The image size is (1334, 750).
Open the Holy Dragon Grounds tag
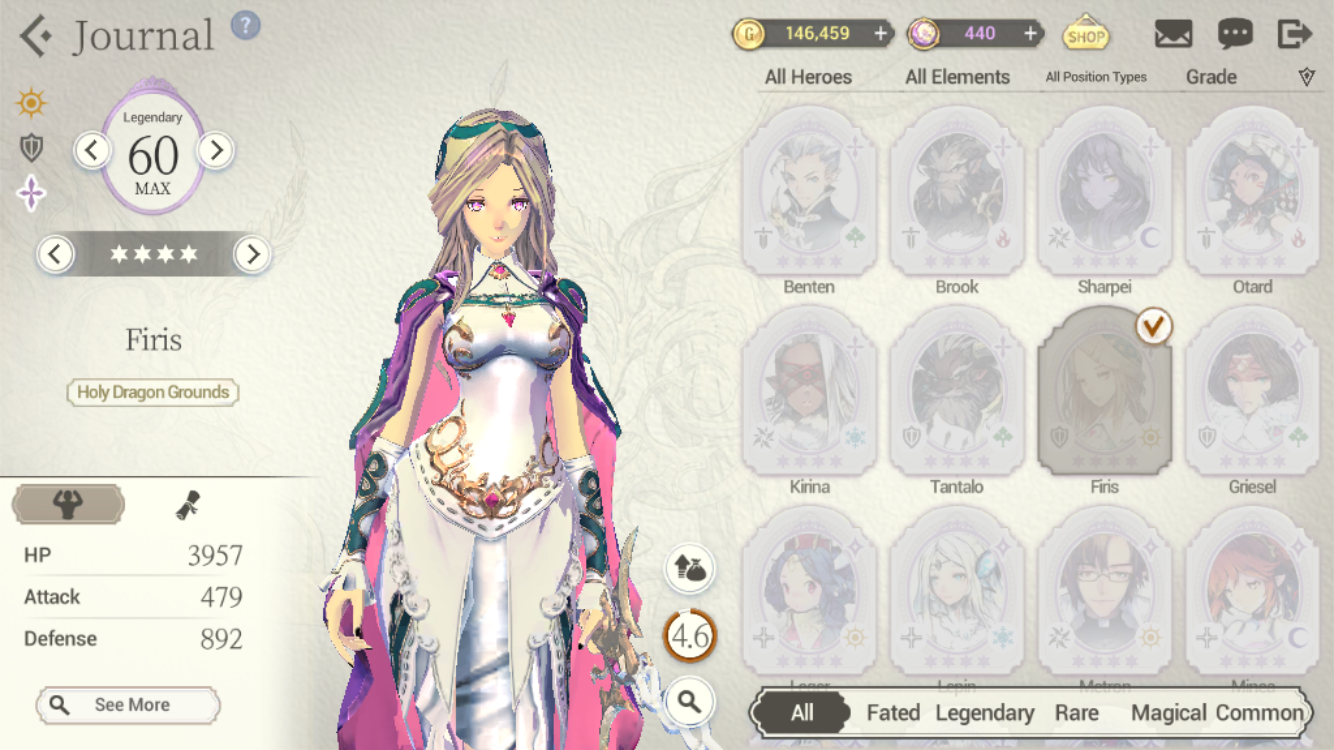tap(153, 392)
